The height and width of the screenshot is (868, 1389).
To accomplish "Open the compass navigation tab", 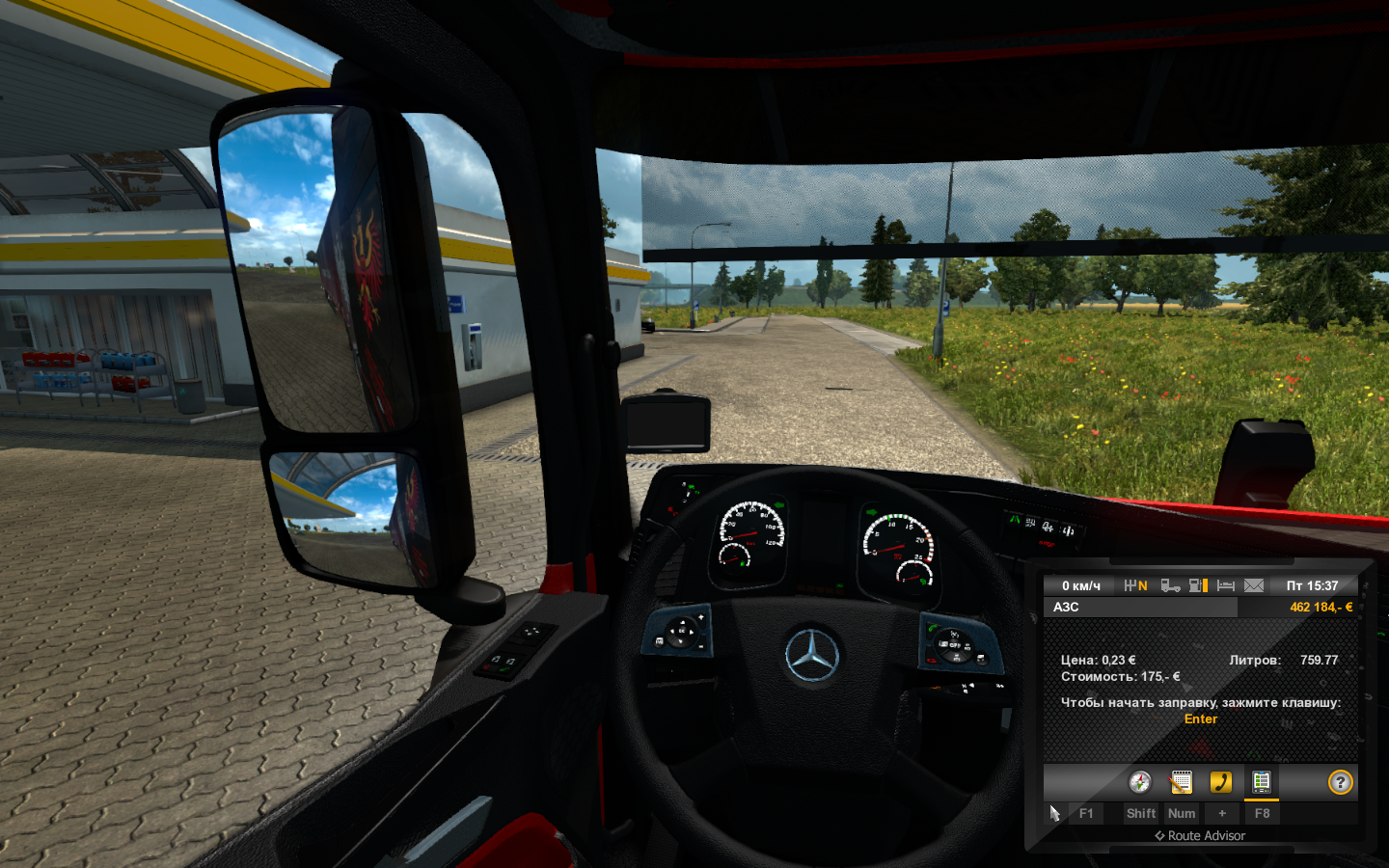I will point(1140,782).
